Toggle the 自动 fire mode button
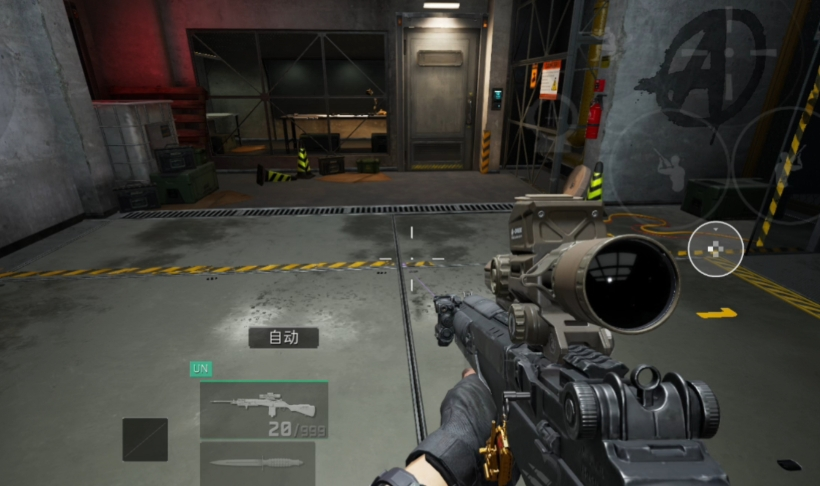This screenshot has height=486, width=820. [283, 337]
